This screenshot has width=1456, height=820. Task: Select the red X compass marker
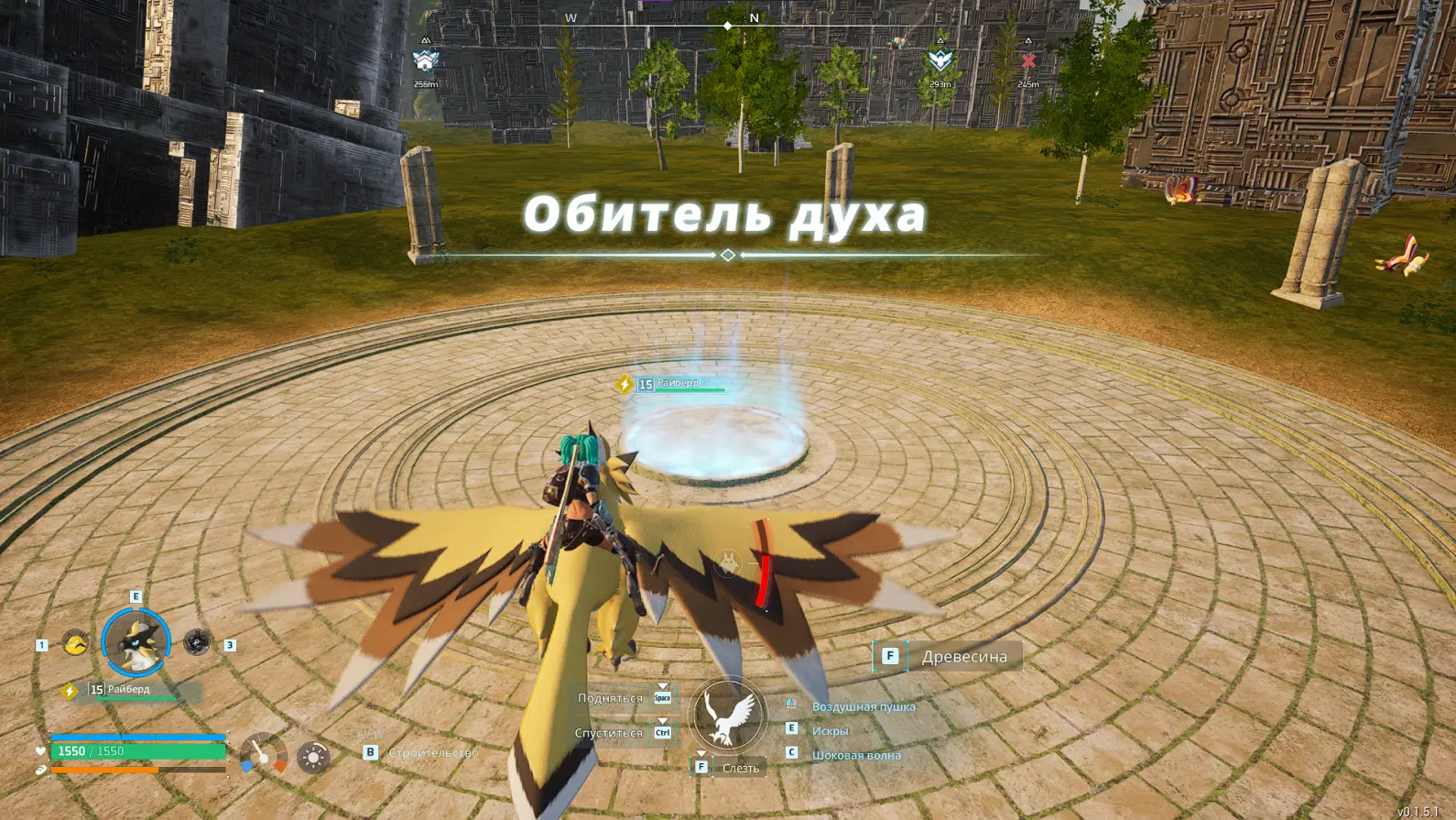(x=1028, y=60)
